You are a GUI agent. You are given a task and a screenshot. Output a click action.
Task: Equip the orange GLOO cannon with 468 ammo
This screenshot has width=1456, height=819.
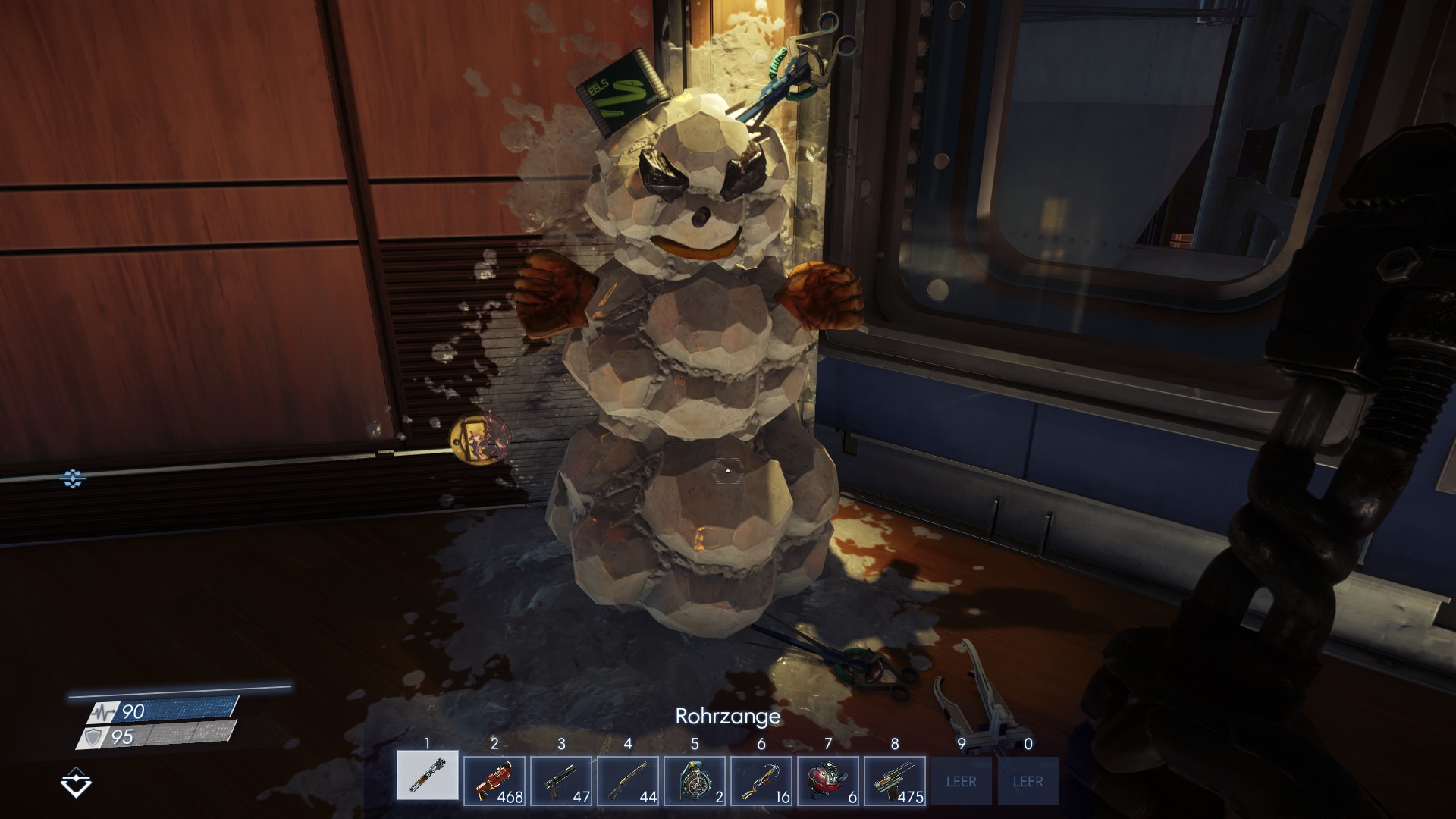[x=494, y=780]
